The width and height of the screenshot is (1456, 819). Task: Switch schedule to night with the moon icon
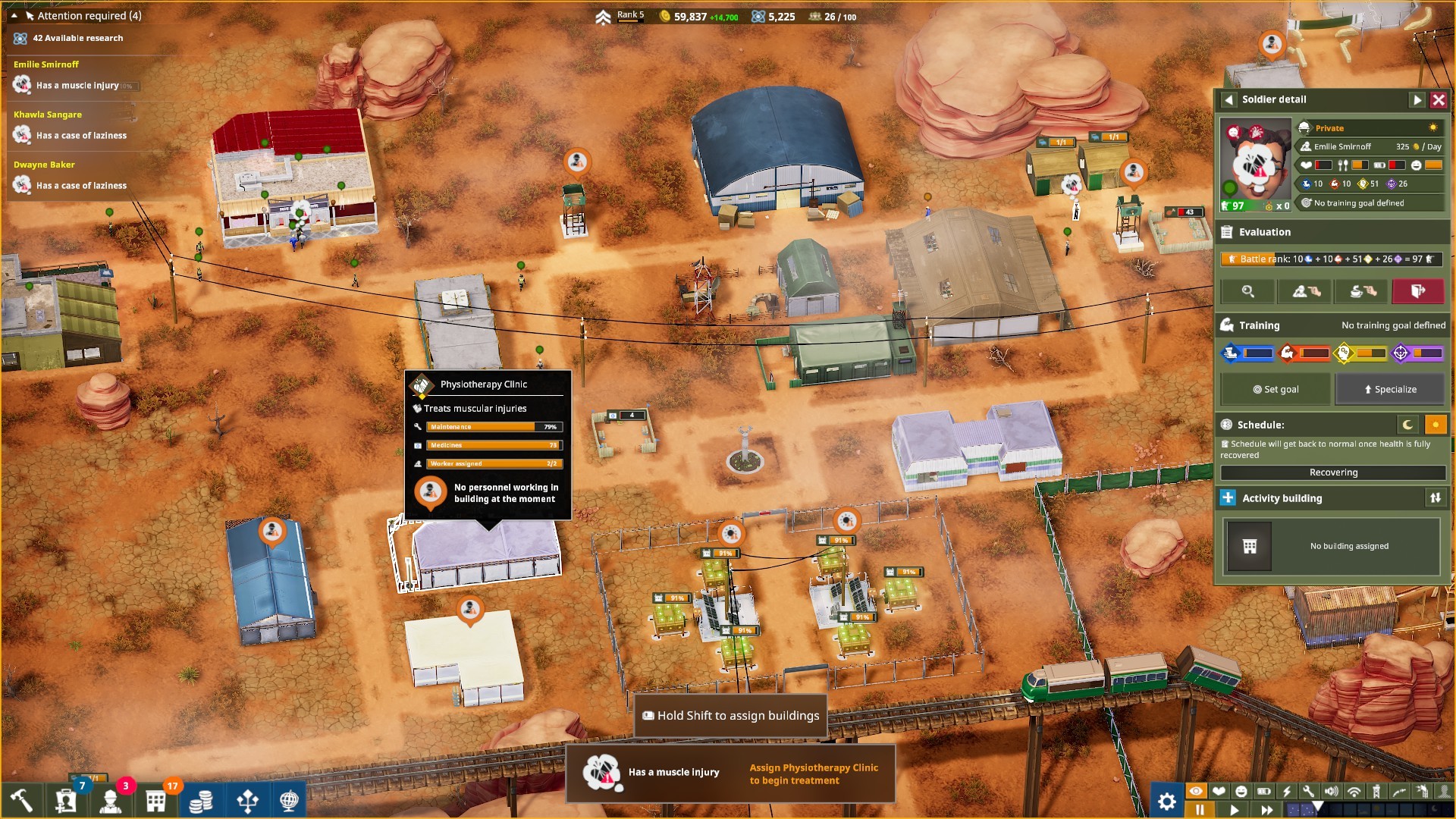pos(1409,425)
